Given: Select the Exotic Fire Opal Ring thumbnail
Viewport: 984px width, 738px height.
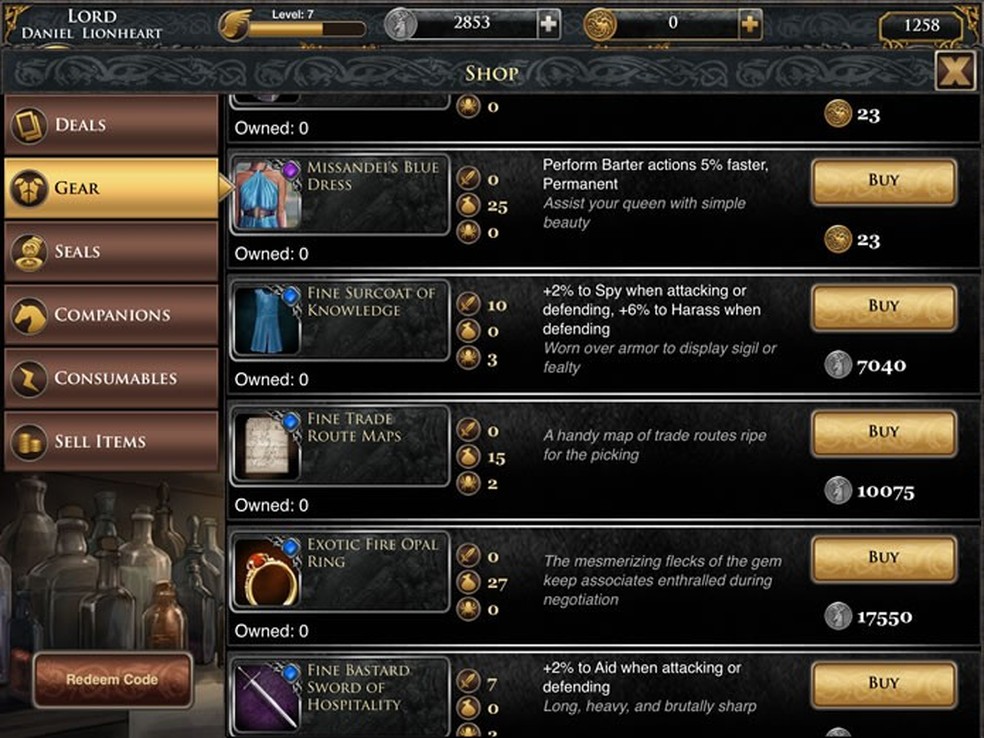Looking at the screenshot, I should [x=269, y=573].
